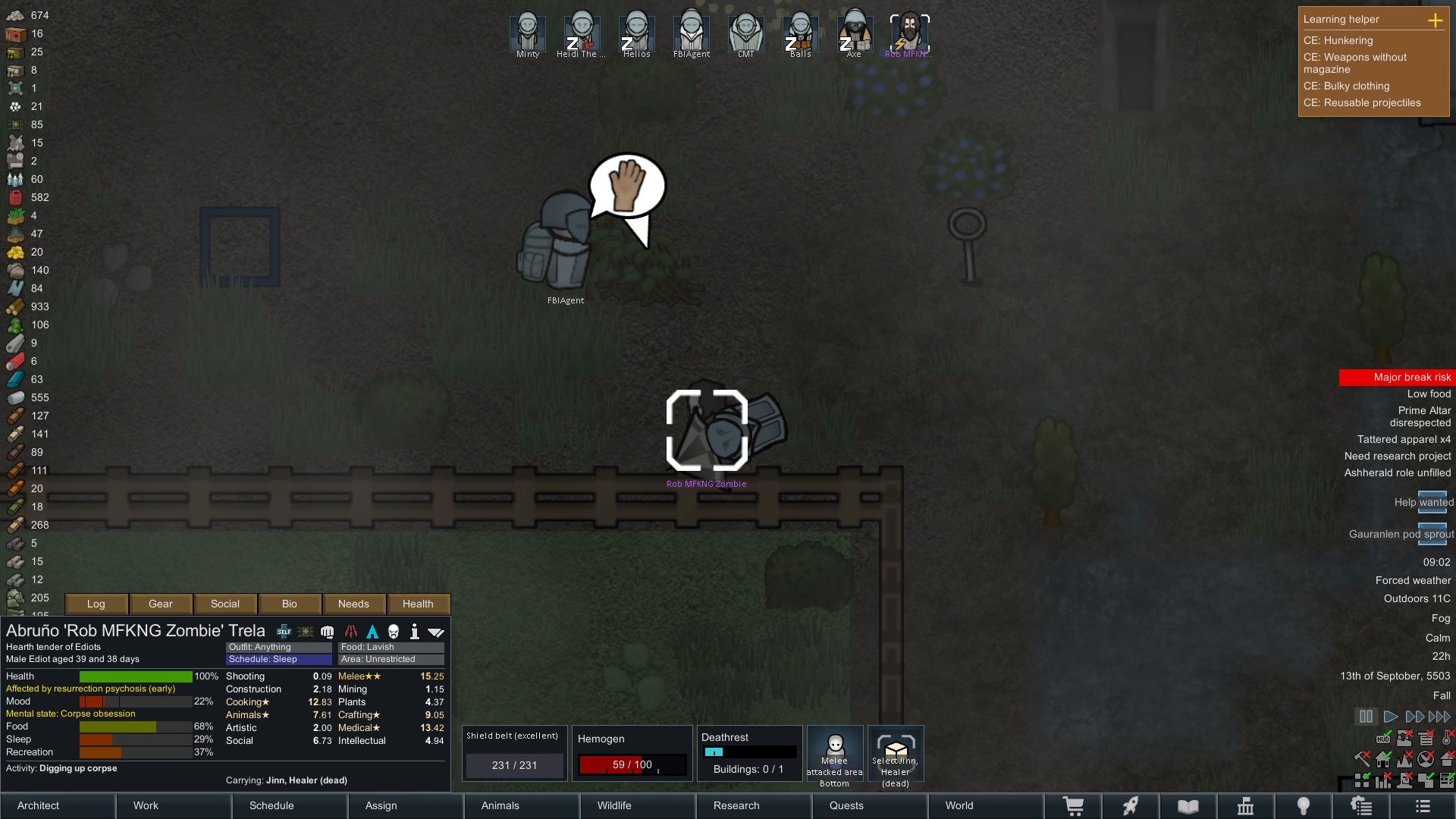Enable the temperature overlay toggle
The image size is (1456, 819).
[1445, 739]
